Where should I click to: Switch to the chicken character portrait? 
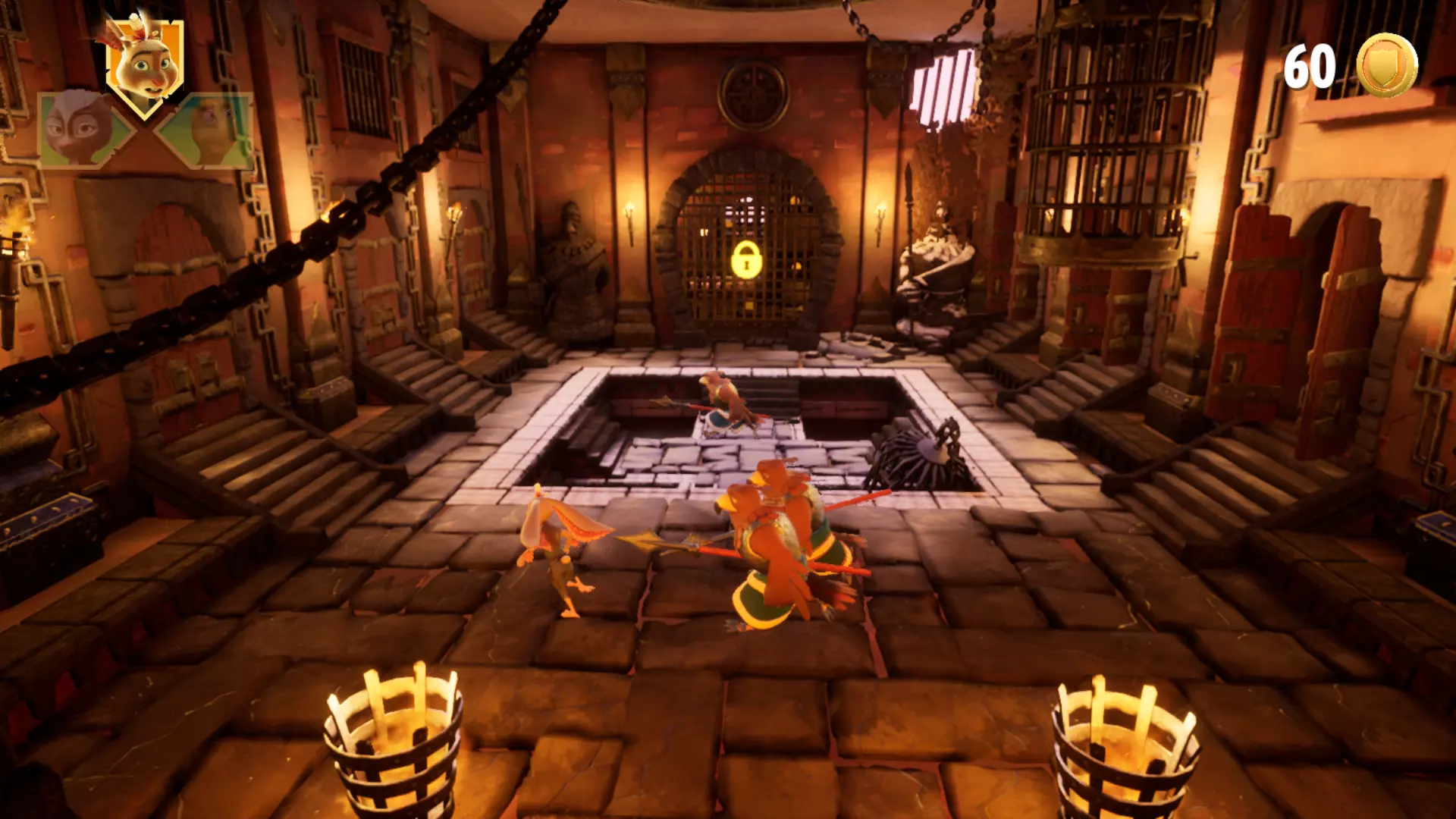[x=211, y=130]
